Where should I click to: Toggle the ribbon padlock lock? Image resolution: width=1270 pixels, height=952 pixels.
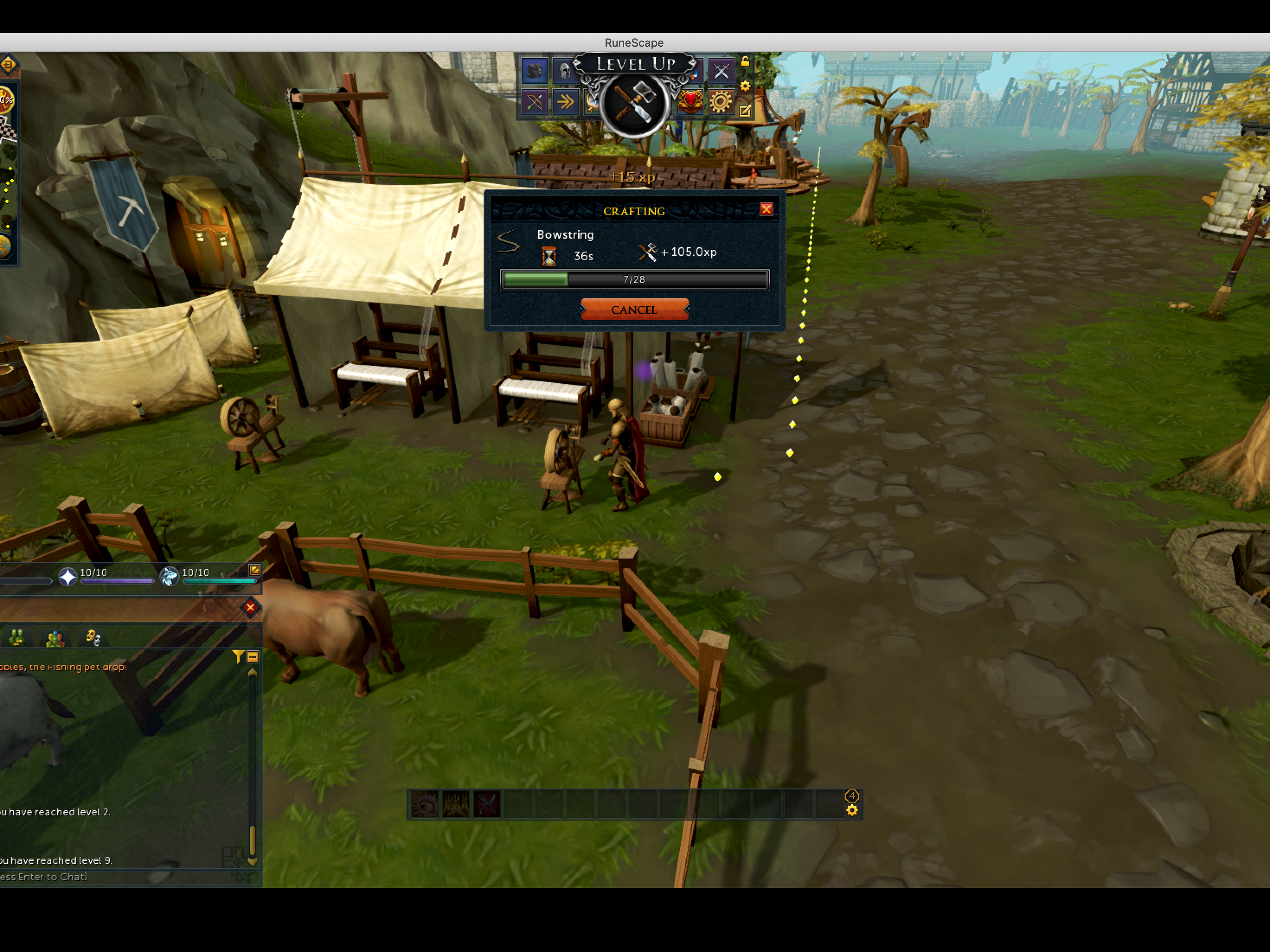(x=745, y=61)
